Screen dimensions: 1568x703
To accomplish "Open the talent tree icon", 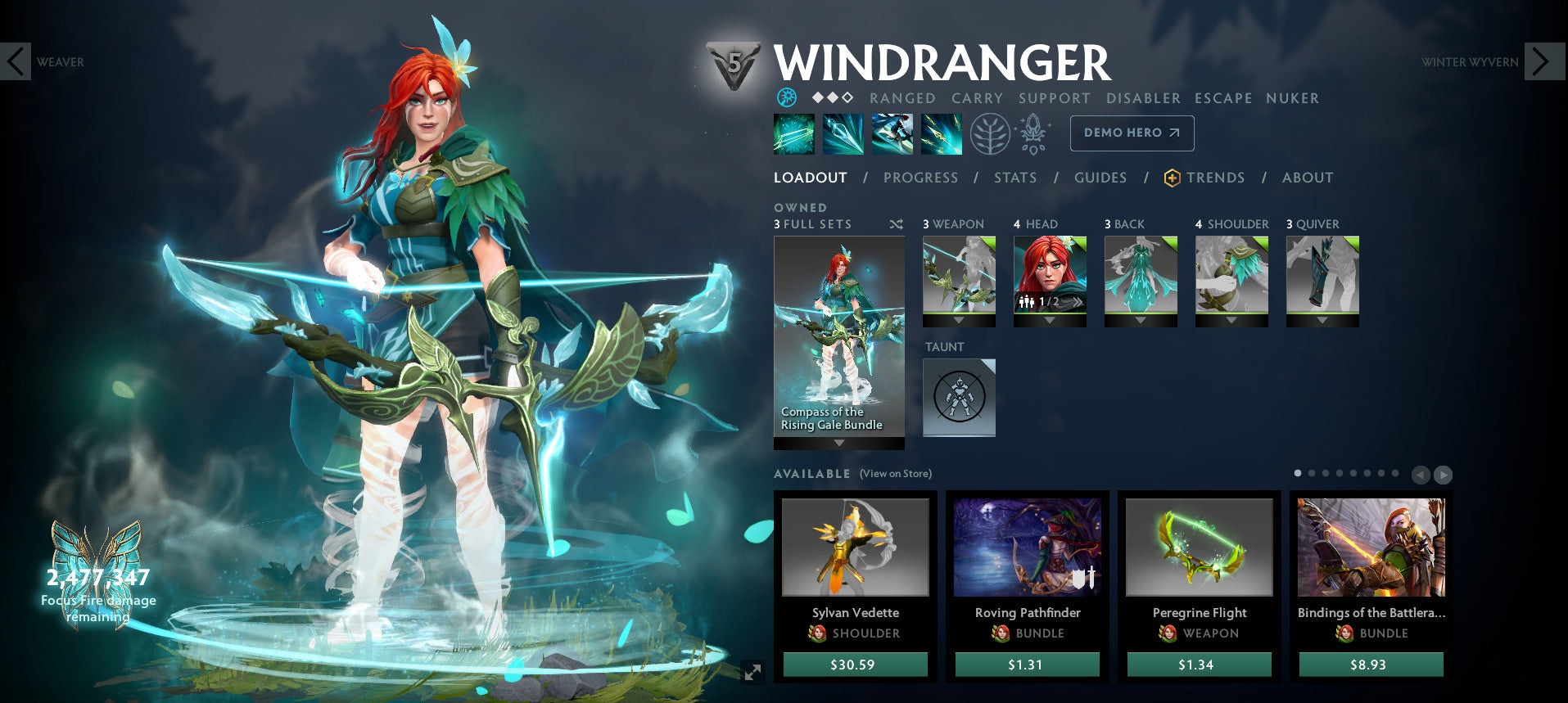I will 989,133.
